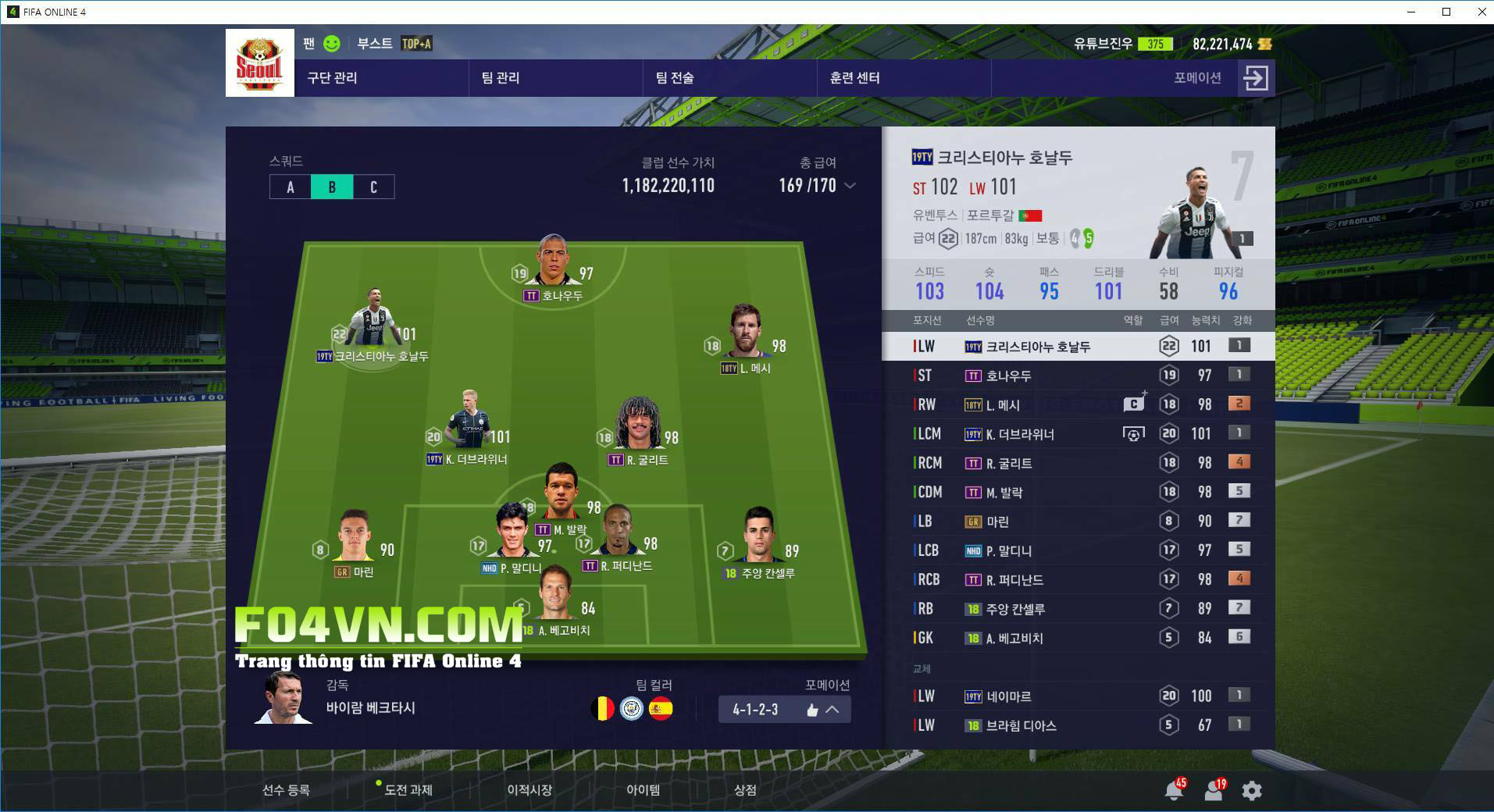Screen dimensions: 1494x812
Task: Select the K. 더브라위너 LCM list row
Action: tap(1078, 434)
